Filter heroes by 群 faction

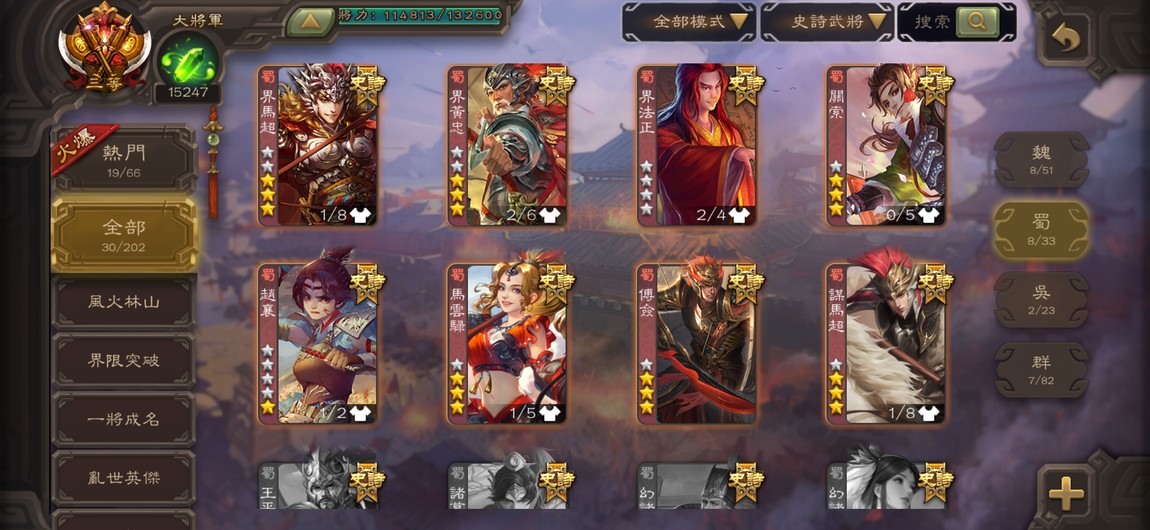(1041, 369)
